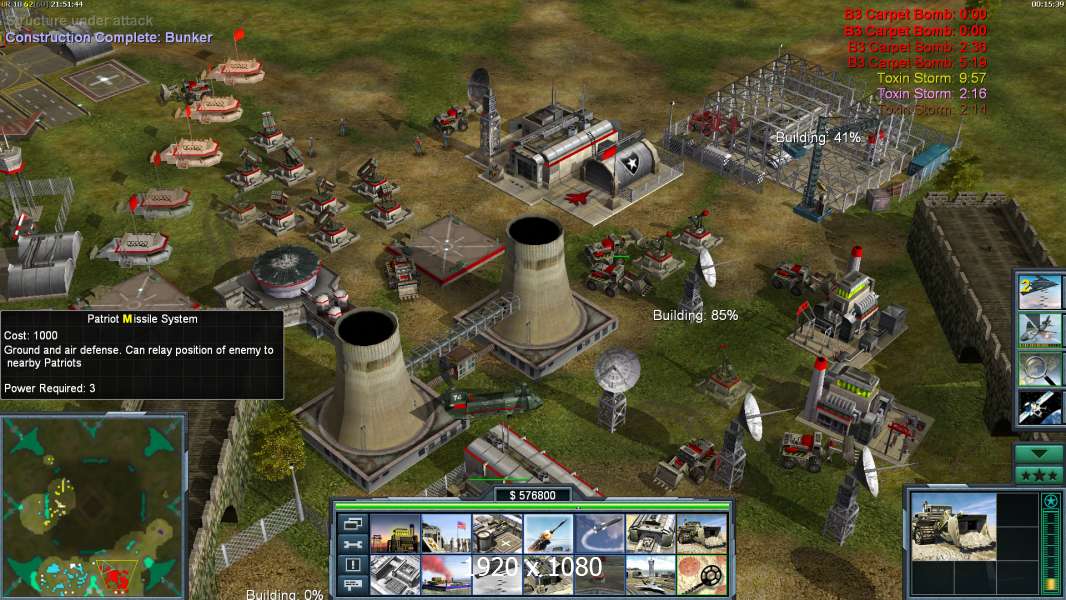Choose the war factory build icon with tank
The width and height of the screenshot is (1066, 600).
pyautogui.click(x=650, y=533)
